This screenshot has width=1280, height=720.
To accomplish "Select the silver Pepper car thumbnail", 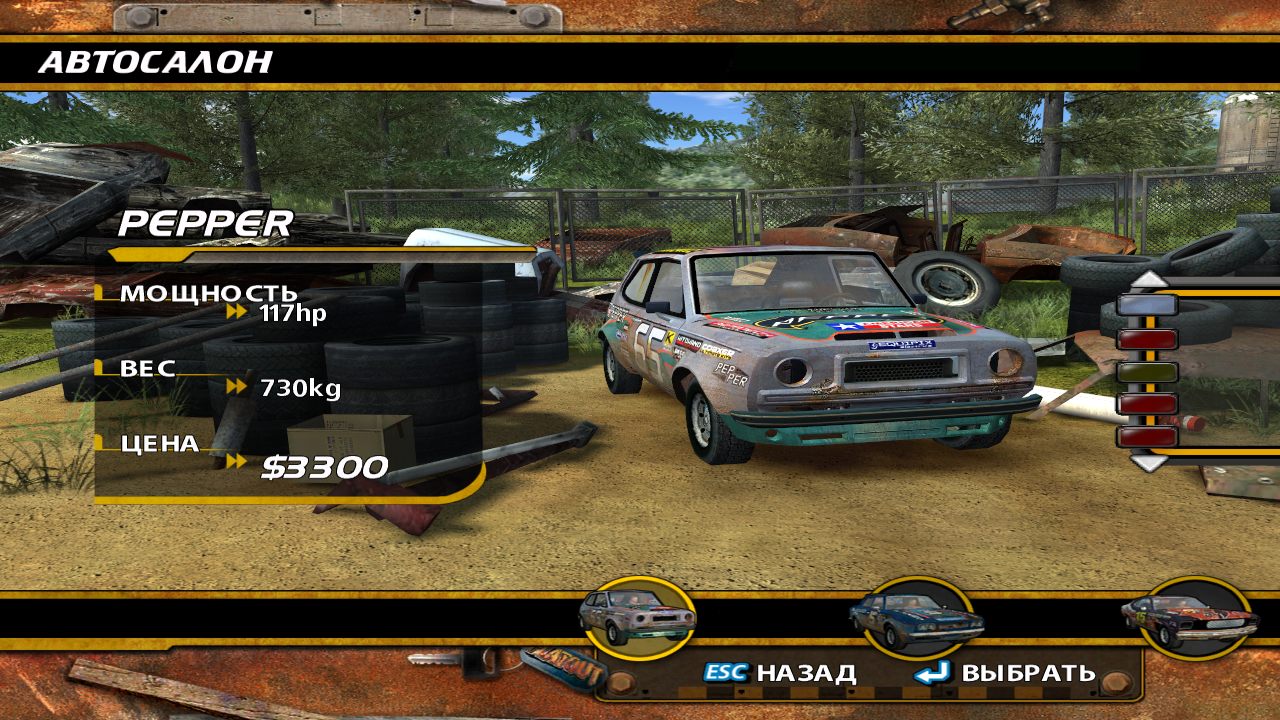I will tap(637, 618).
